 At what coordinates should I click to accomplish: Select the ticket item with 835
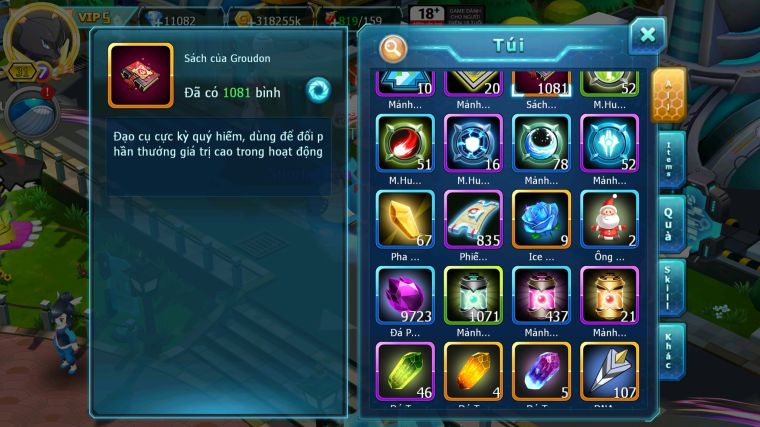pos(473,219)
